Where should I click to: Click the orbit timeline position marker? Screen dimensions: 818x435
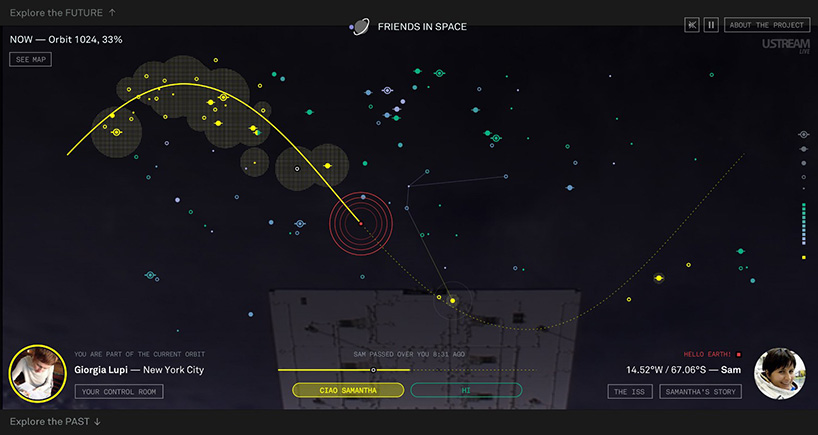click(x=373, y=370)
